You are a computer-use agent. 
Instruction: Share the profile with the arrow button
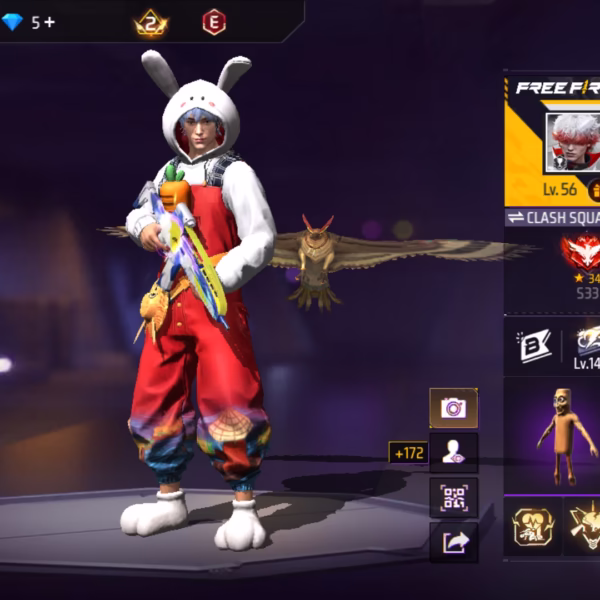coord(453,541)
